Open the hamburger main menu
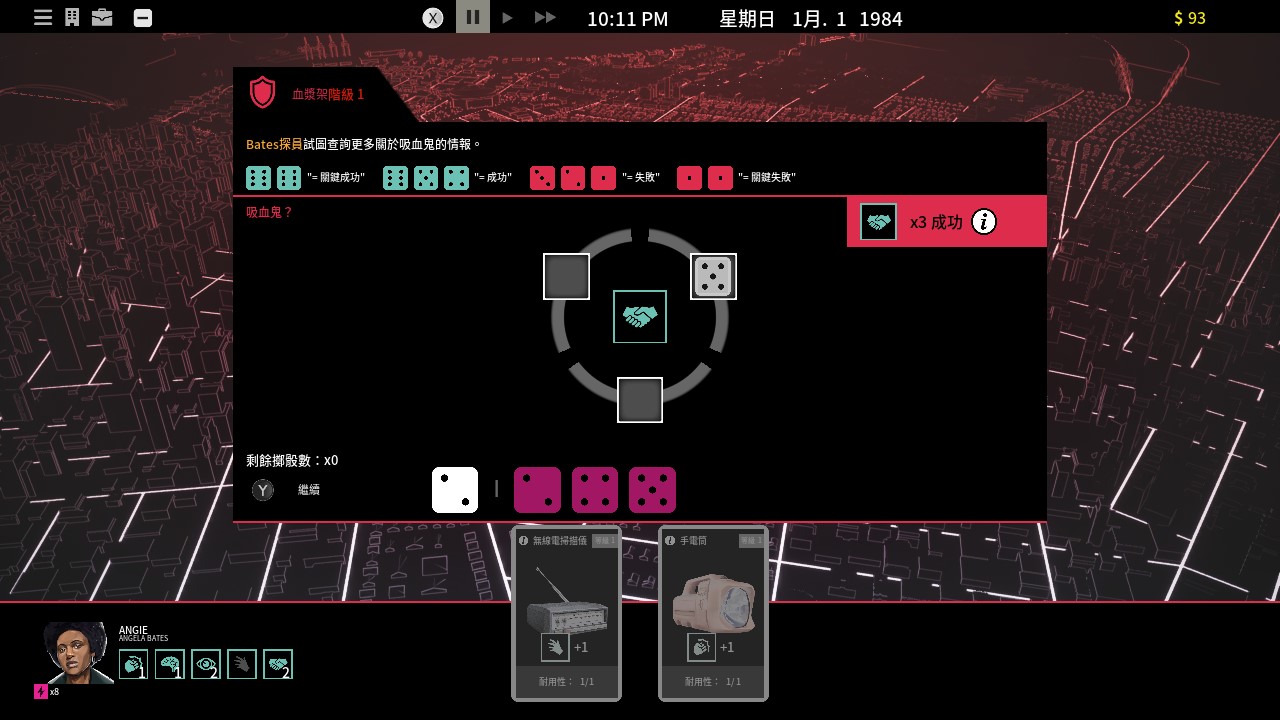The width and height of the screenshot is (1280, 720). pos(43,18)
